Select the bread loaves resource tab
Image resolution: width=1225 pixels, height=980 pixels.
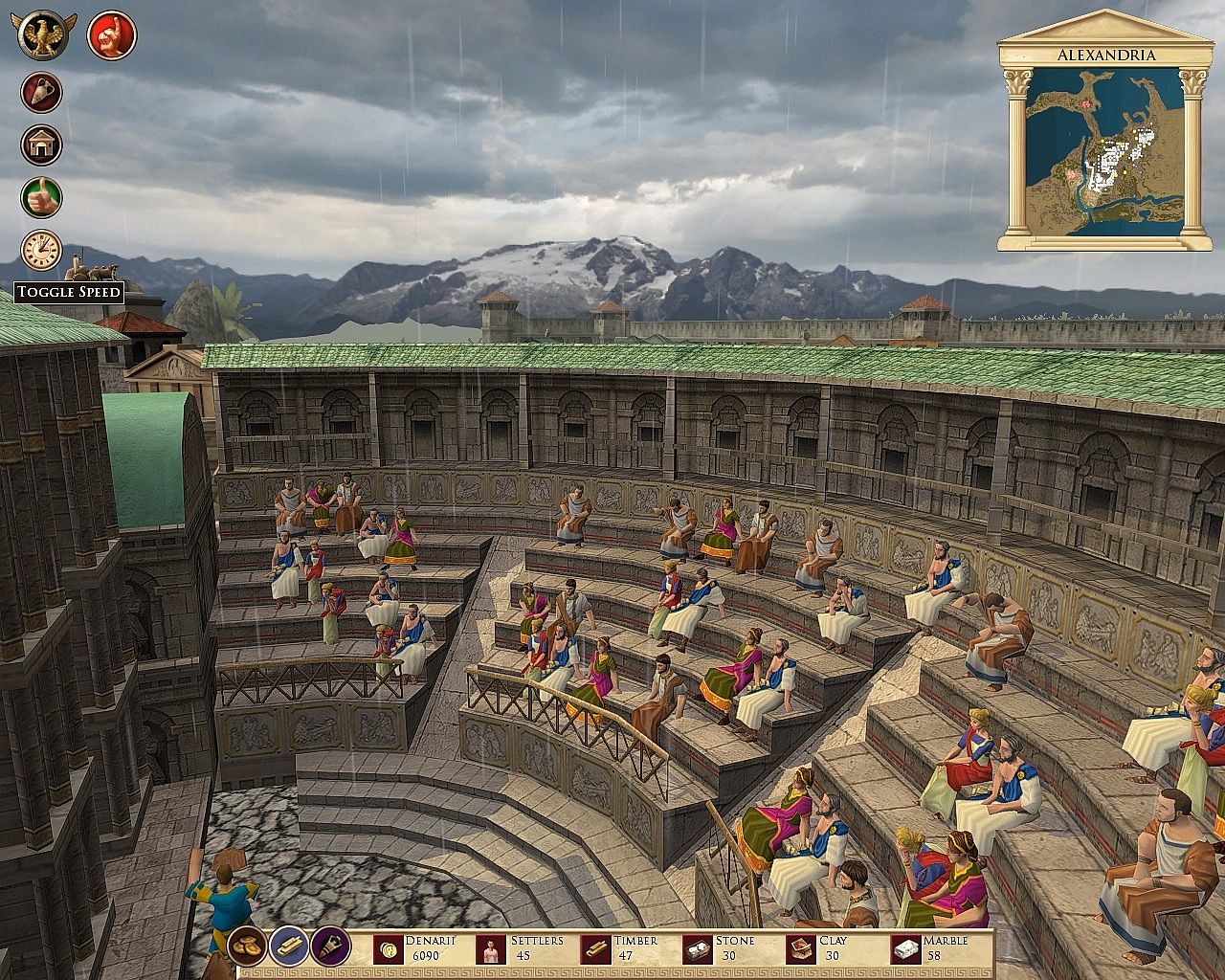(x=247, y=946)
